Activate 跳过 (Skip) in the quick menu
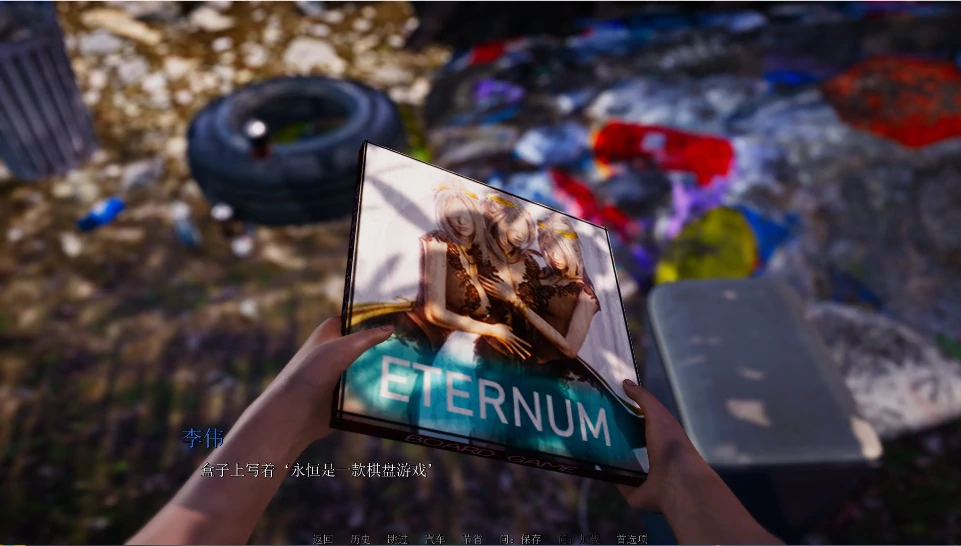This screenshot has height=546, width=961. pos(397,539)
